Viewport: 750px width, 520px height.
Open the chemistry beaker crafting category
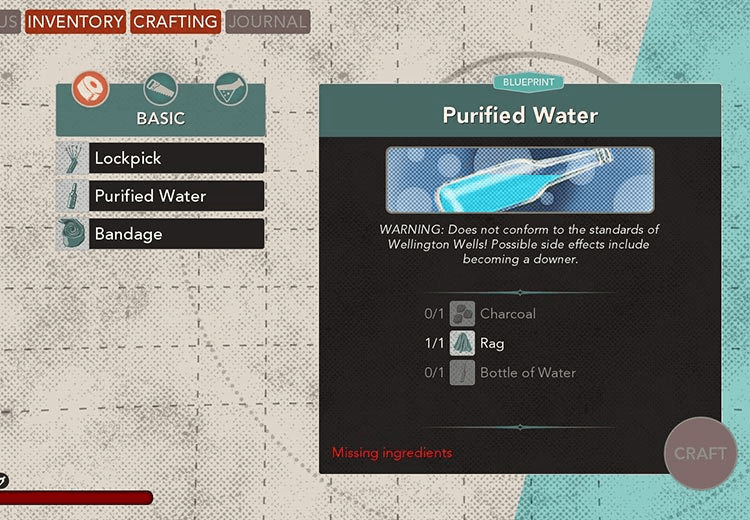(230, 90)
